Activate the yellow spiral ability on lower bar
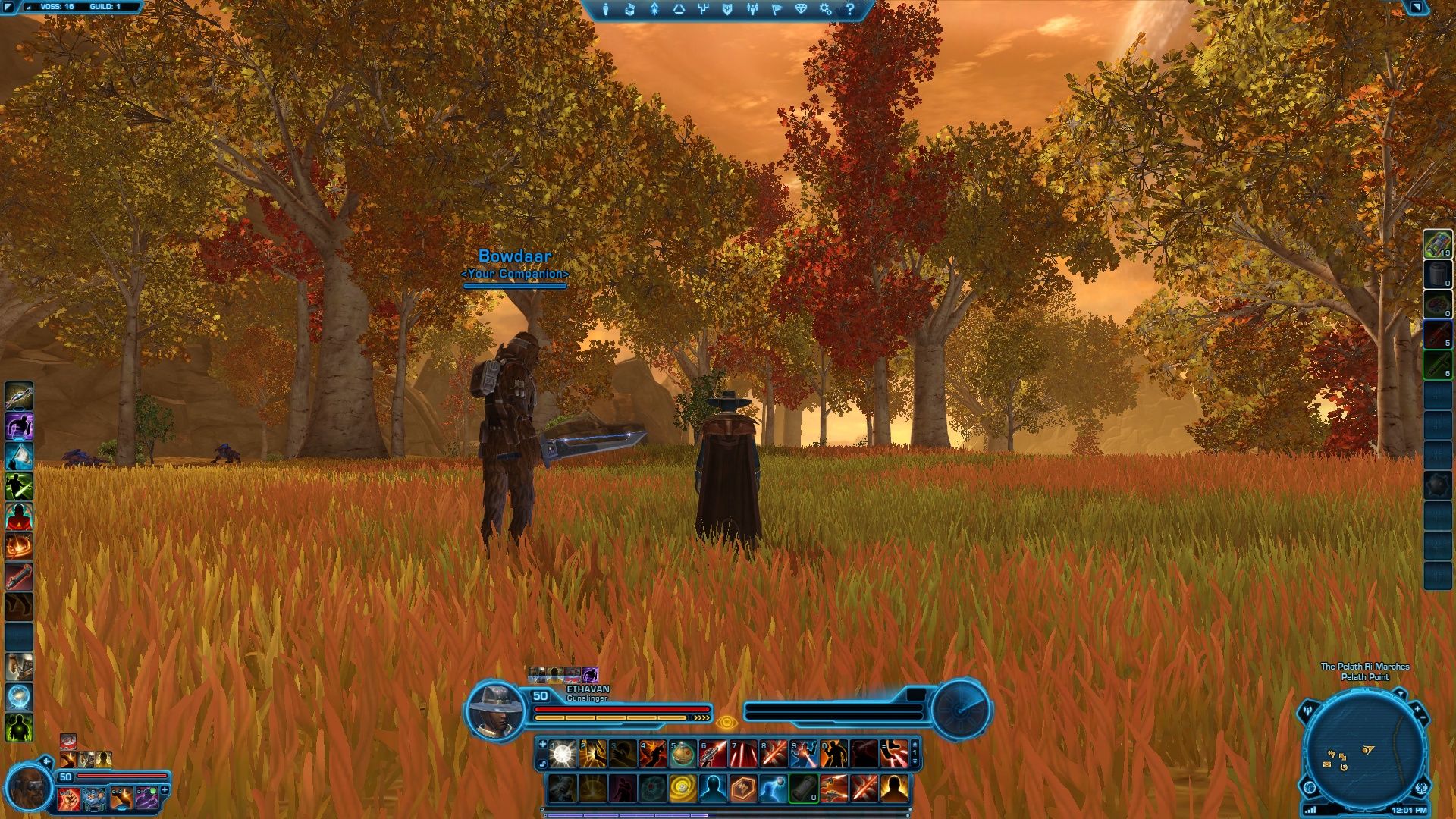The image size is (1456, 819). [x=682, y=789]
